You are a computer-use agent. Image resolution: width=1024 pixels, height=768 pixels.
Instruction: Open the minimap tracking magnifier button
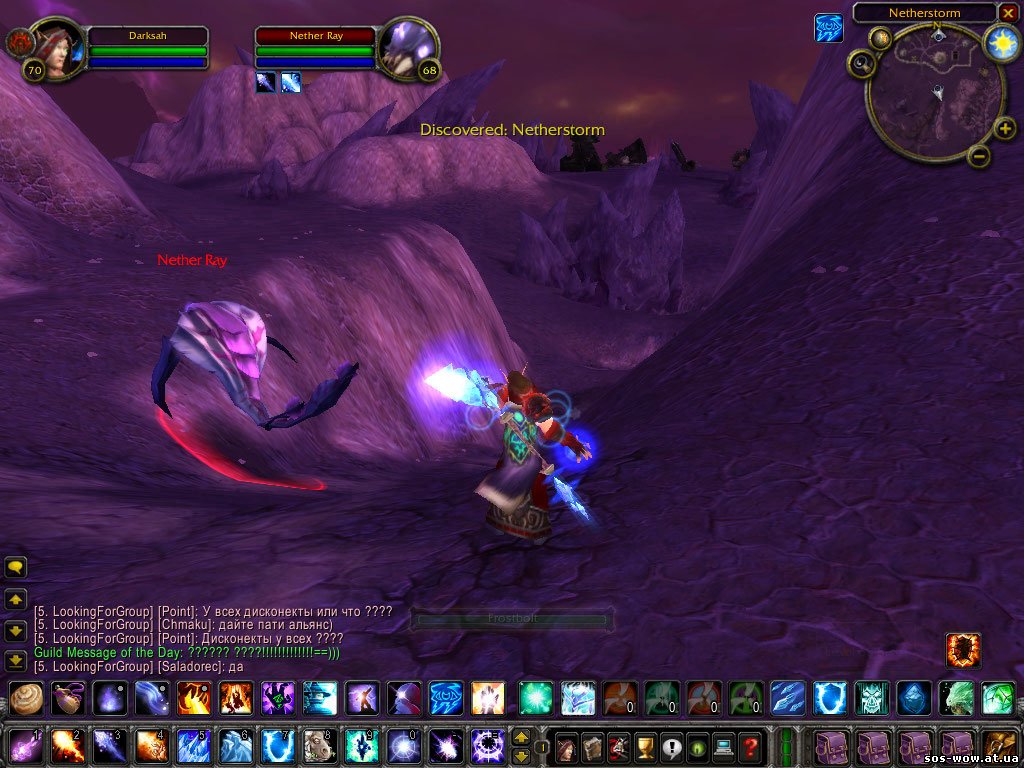(862, 64)
